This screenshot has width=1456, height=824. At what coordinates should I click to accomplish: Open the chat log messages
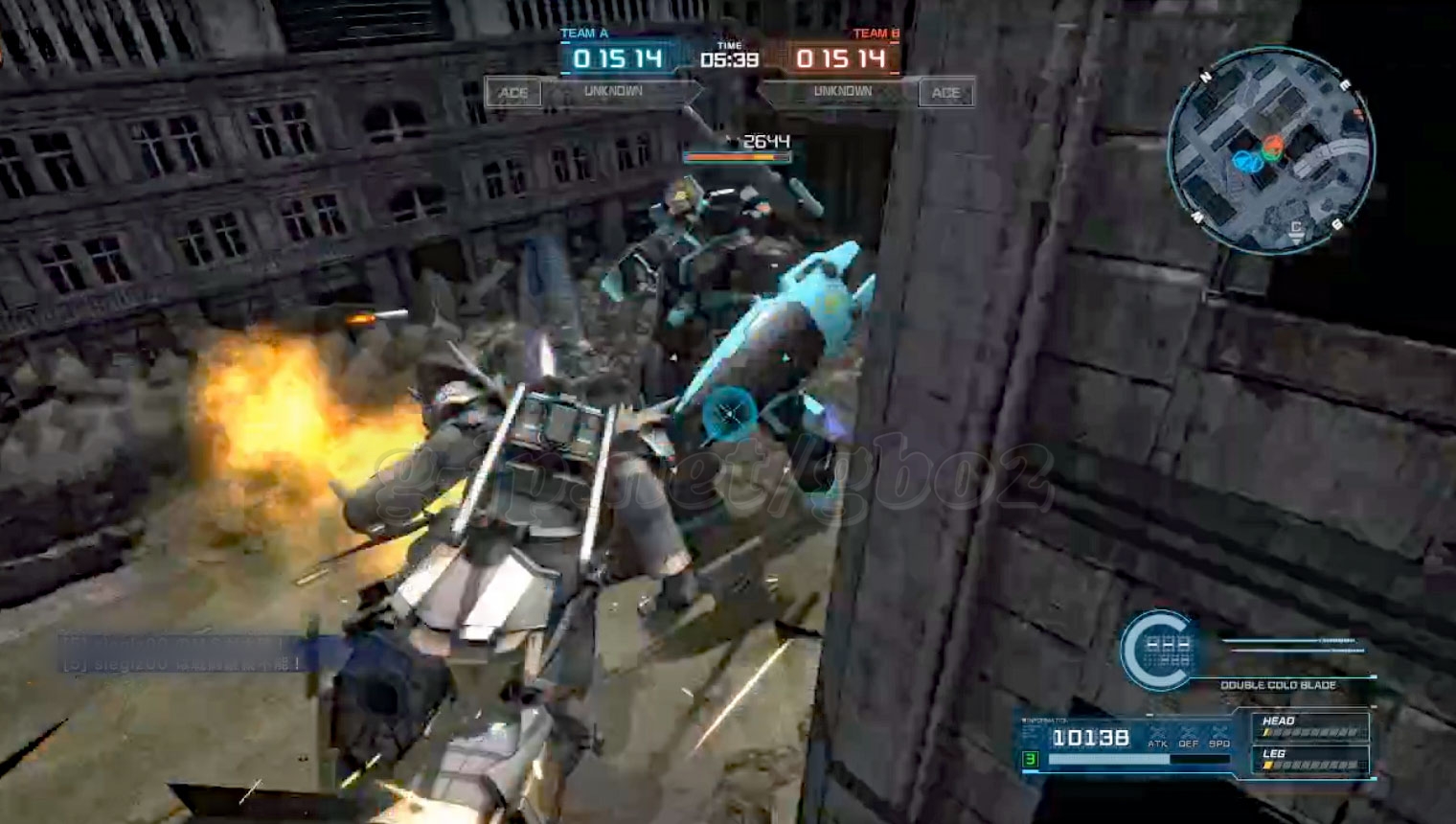click(182, 652)
